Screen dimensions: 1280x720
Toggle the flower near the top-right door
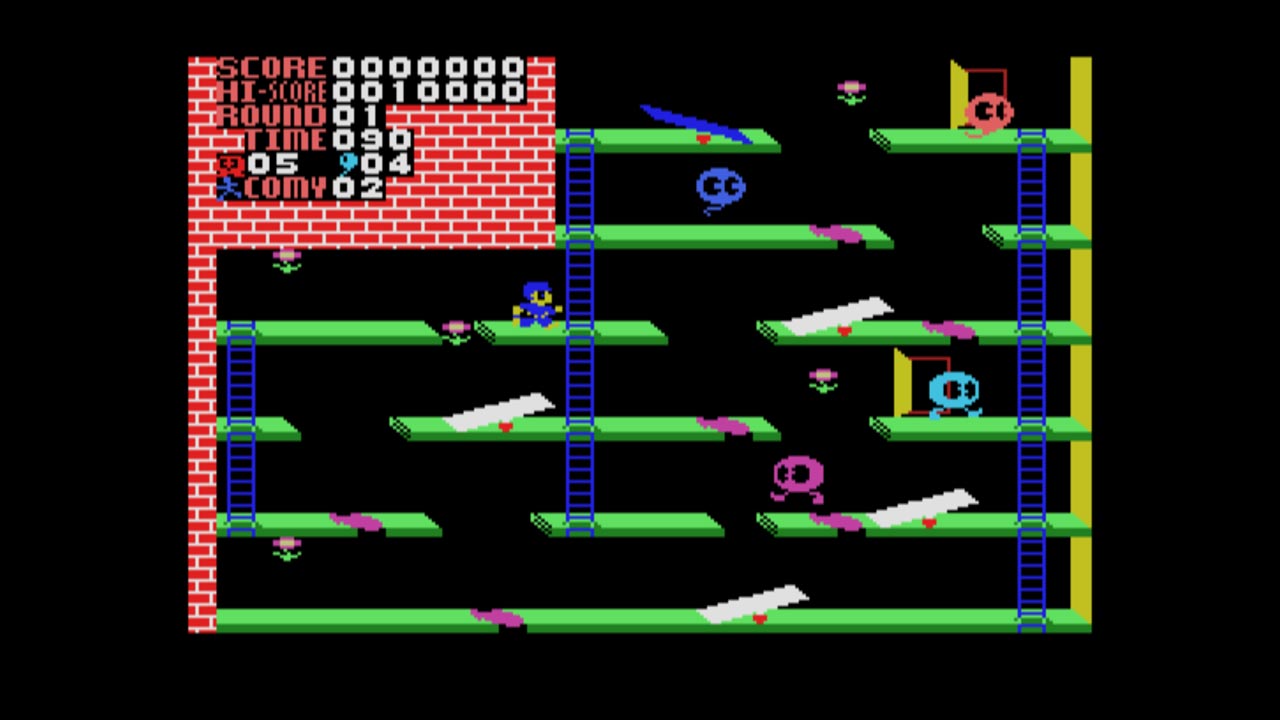(x=850, y=90)
